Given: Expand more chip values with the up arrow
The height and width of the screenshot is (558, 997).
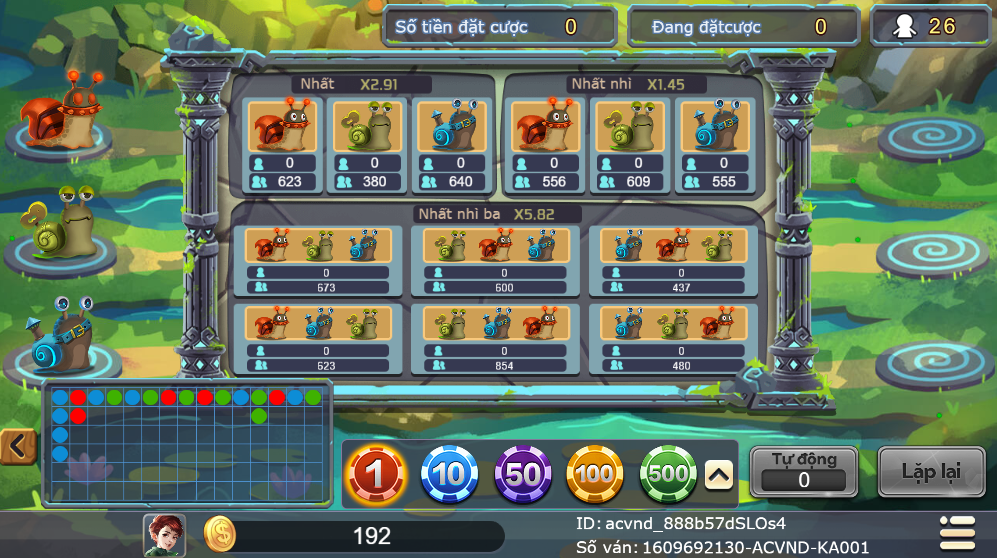Looking at the screenshot, I should coord(719,476).
